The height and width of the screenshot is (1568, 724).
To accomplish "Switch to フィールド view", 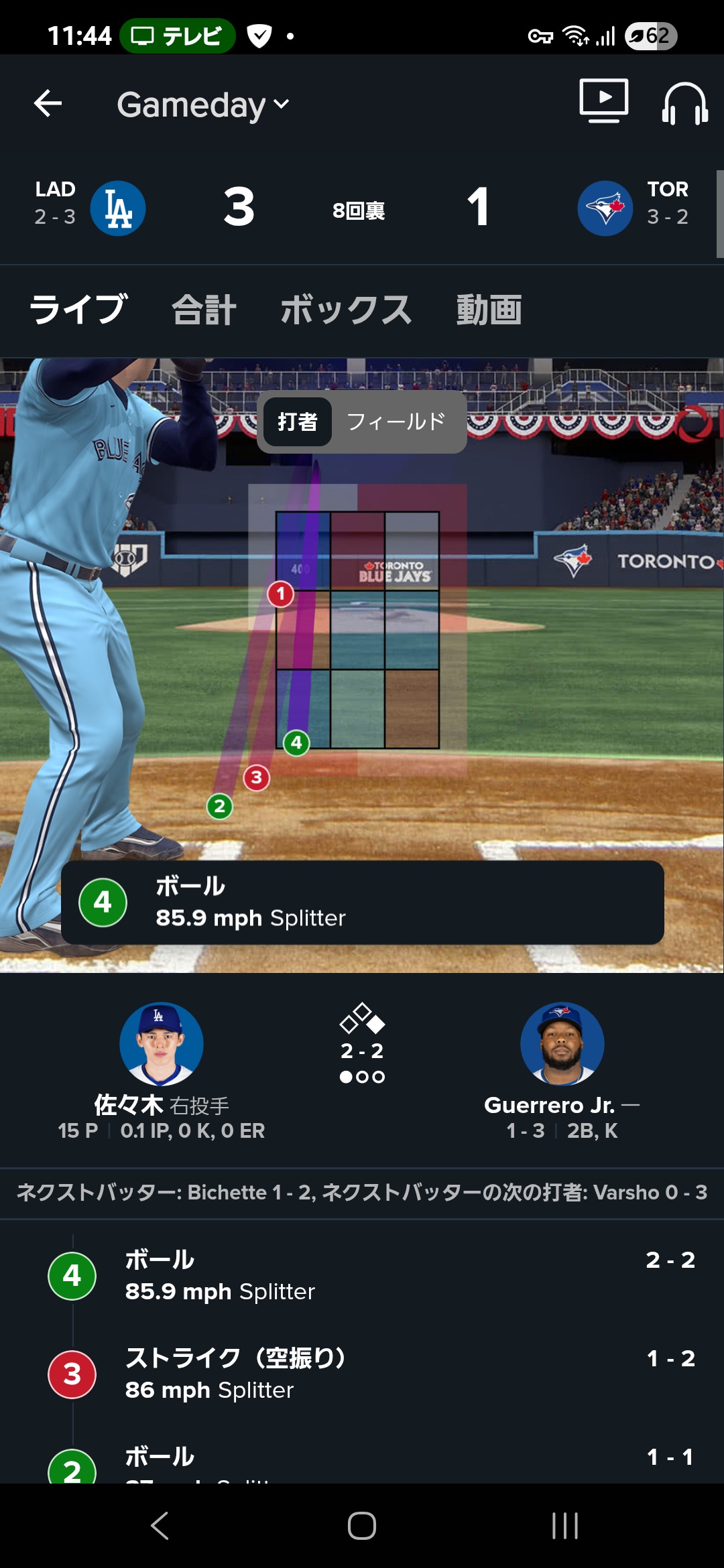I will (x=396, y=421).
